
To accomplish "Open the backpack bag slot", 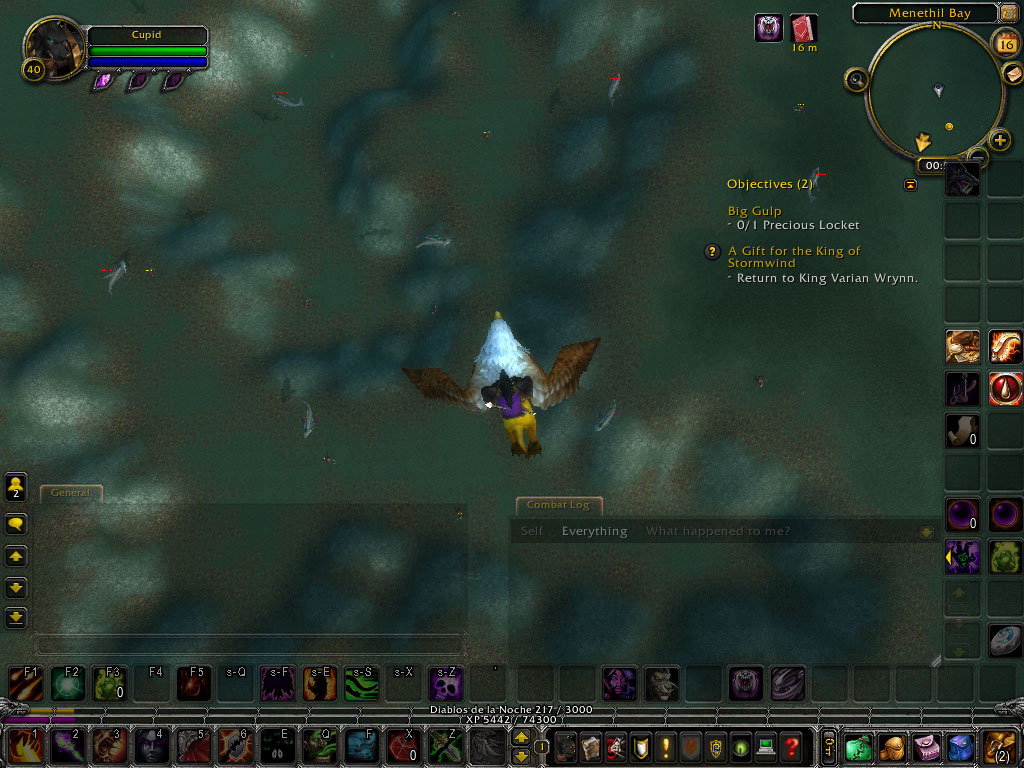I will (1000, 747).
